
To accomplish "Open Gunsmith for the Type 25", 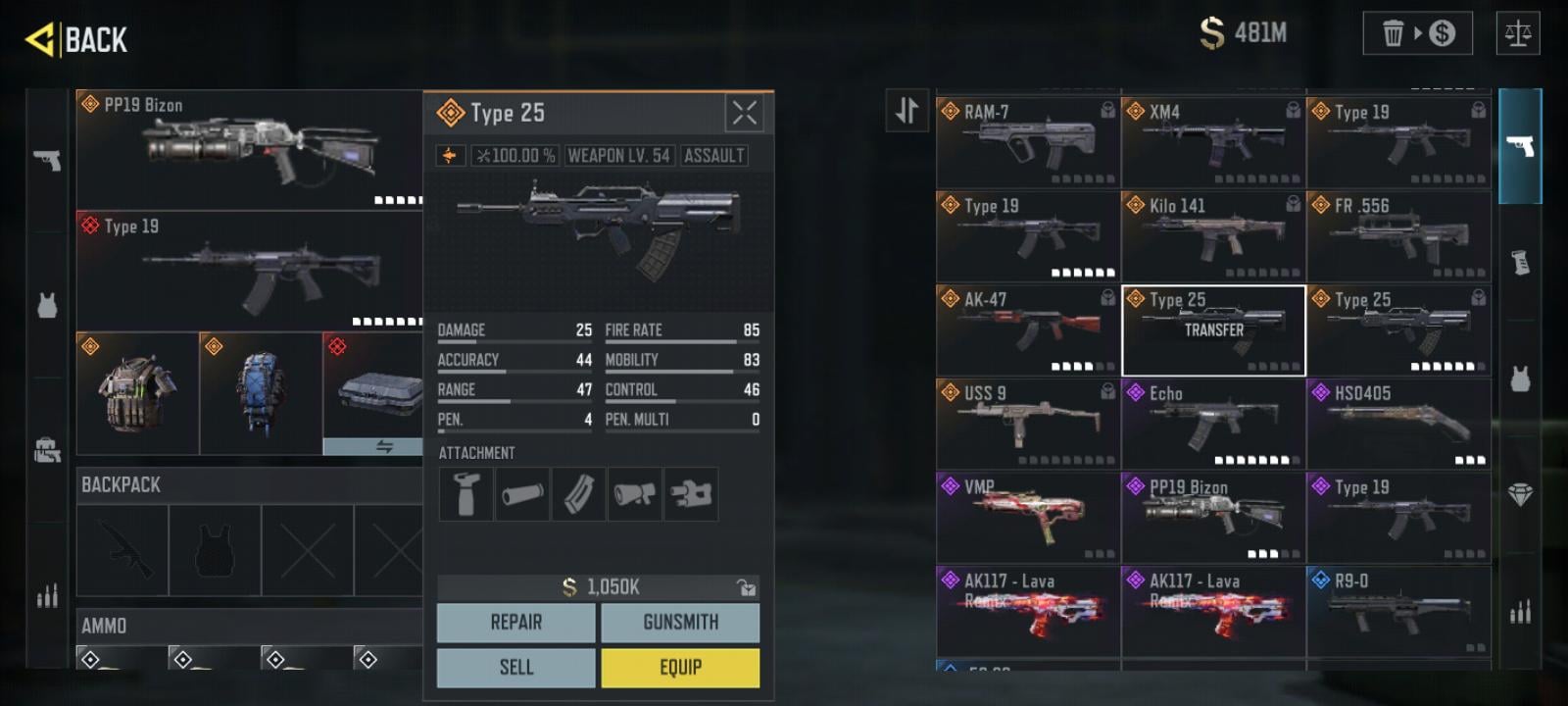I will point(680,623).
